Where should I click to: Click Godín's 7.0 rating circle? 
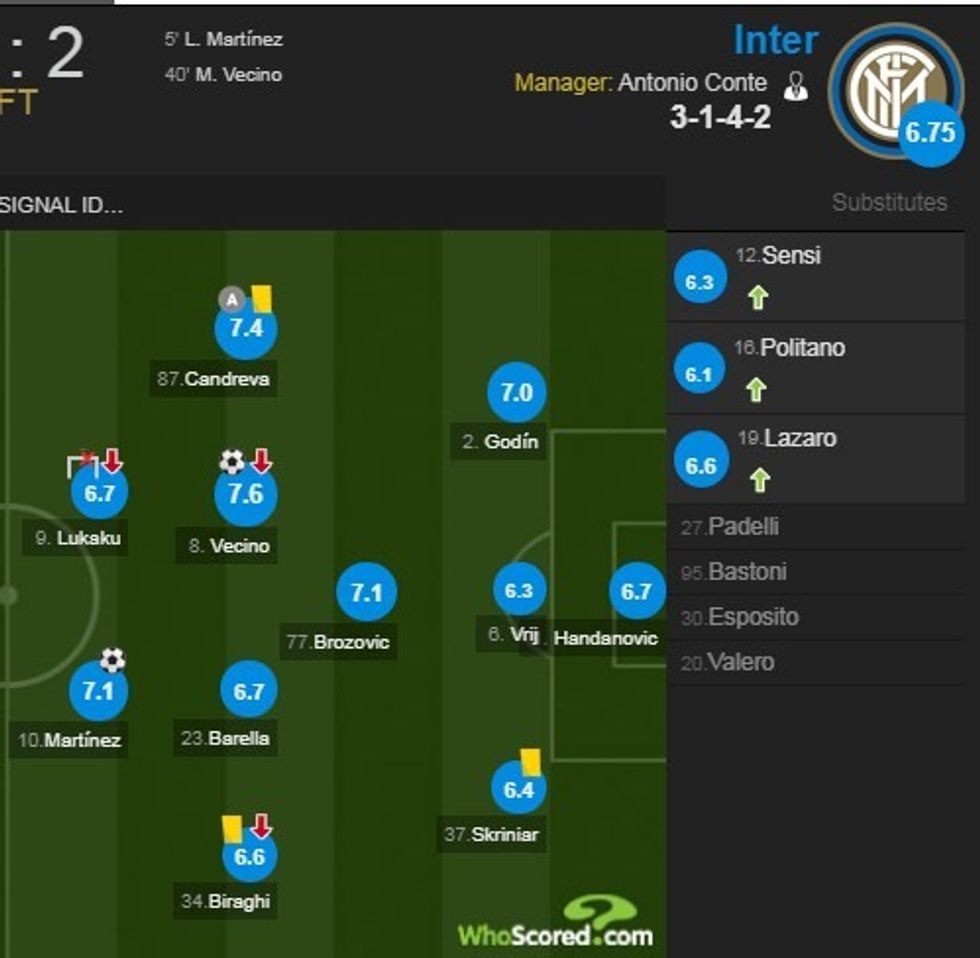tap(516, 393)
